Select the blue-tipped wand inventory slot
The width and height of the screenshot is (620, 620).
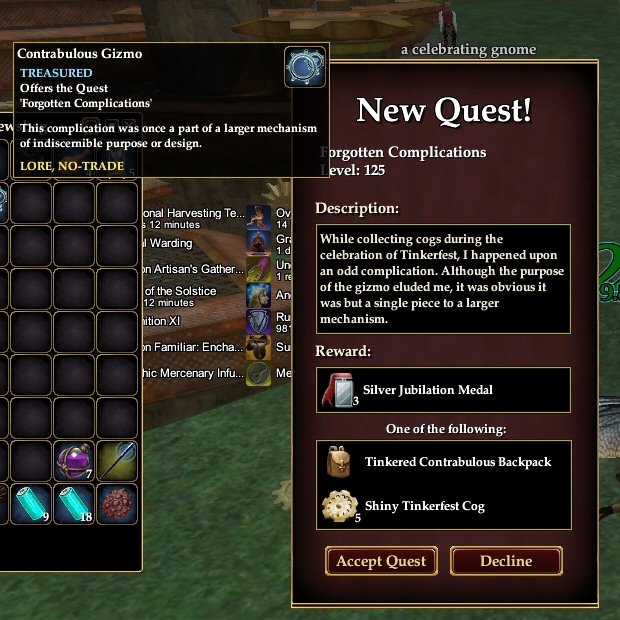[x=117, y=462]
